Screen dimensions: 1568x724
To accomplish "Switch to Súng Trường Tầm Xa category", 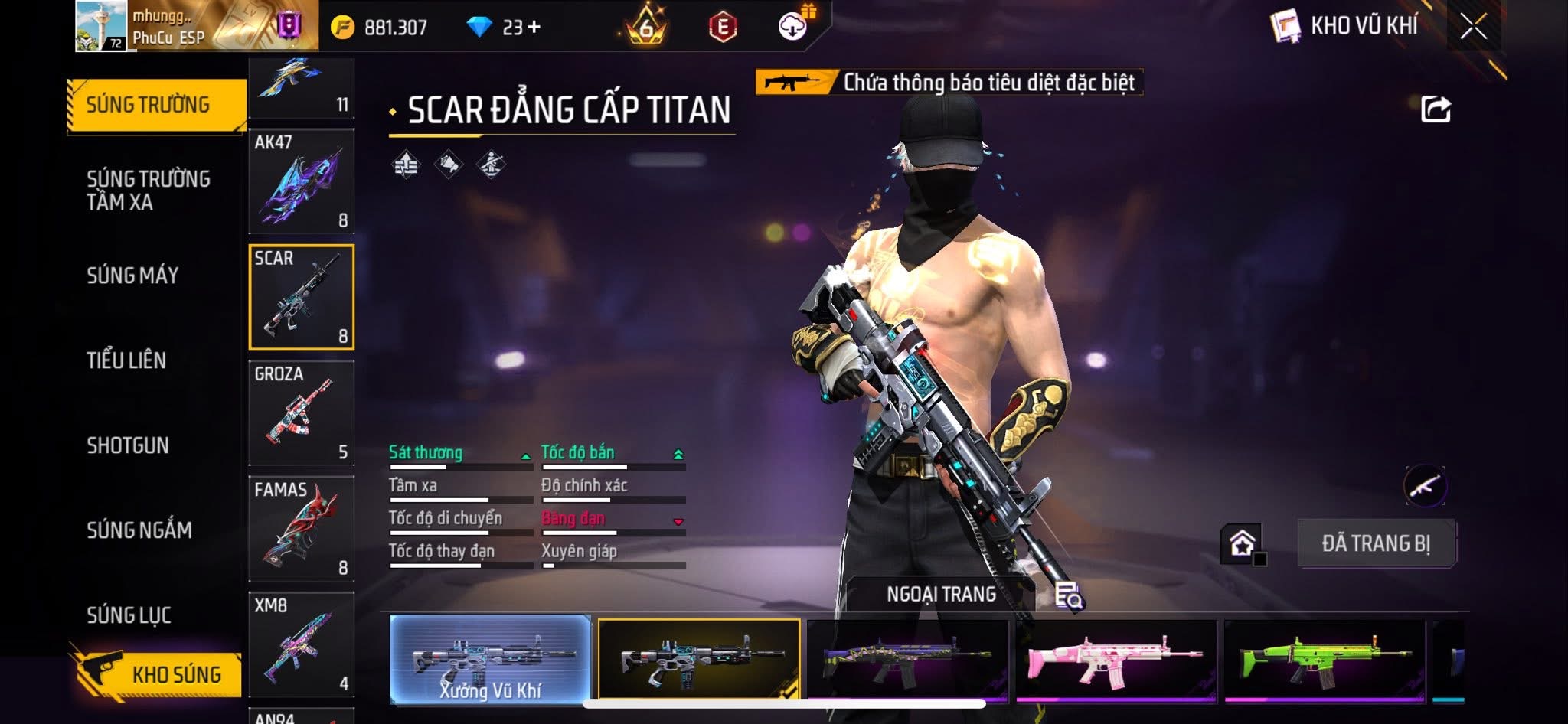I will pyautogui.click(x=148, y=191).
